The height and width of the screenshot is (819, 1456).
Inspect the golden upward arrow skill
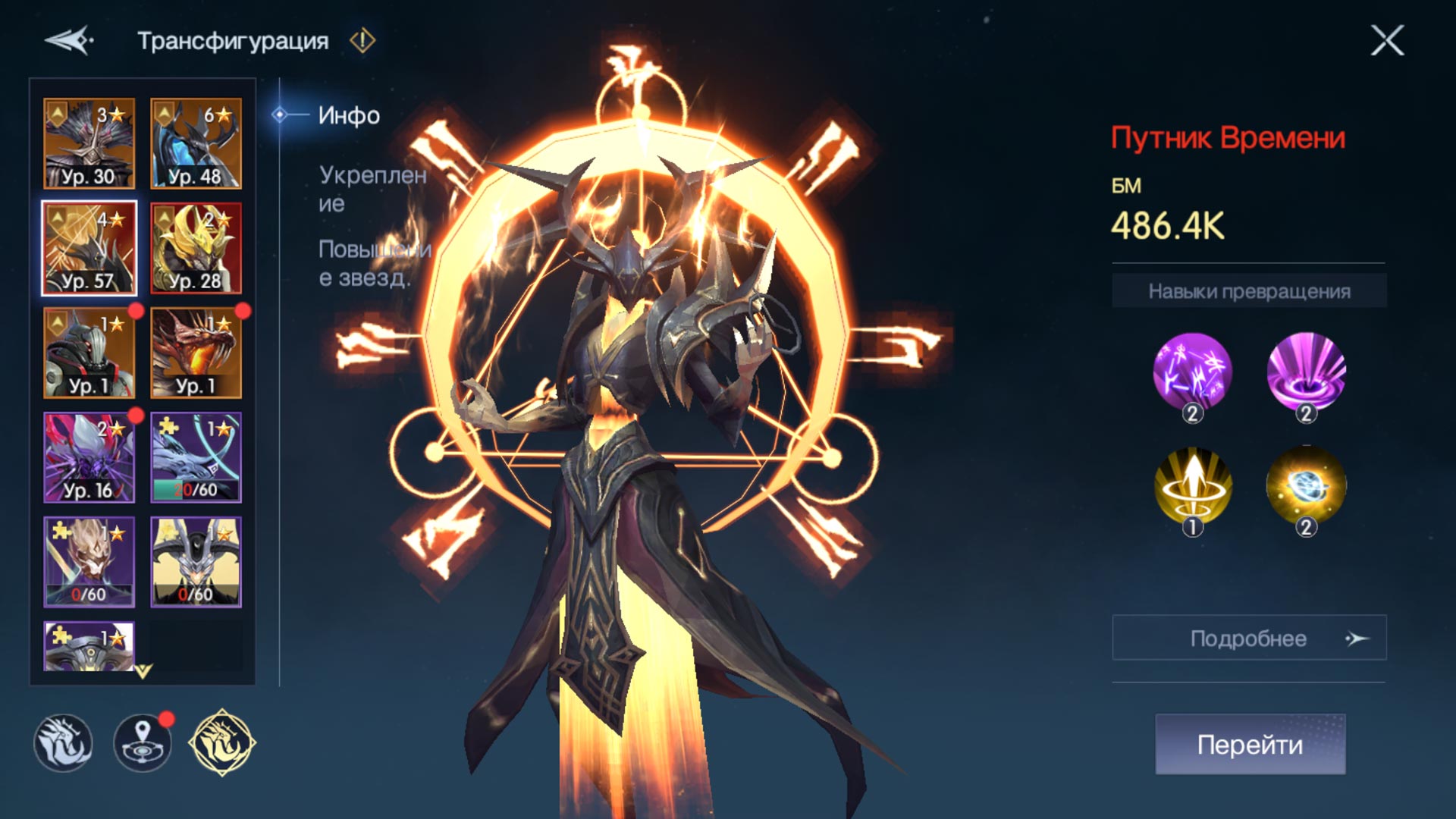pos(1192,486)
